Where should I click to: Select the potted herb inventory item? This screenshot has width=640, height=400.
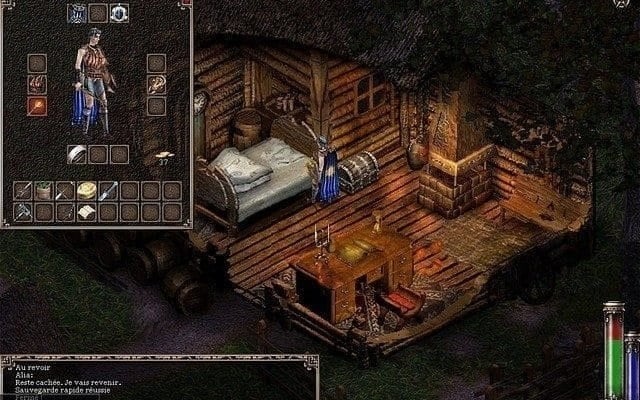[45, 190]
